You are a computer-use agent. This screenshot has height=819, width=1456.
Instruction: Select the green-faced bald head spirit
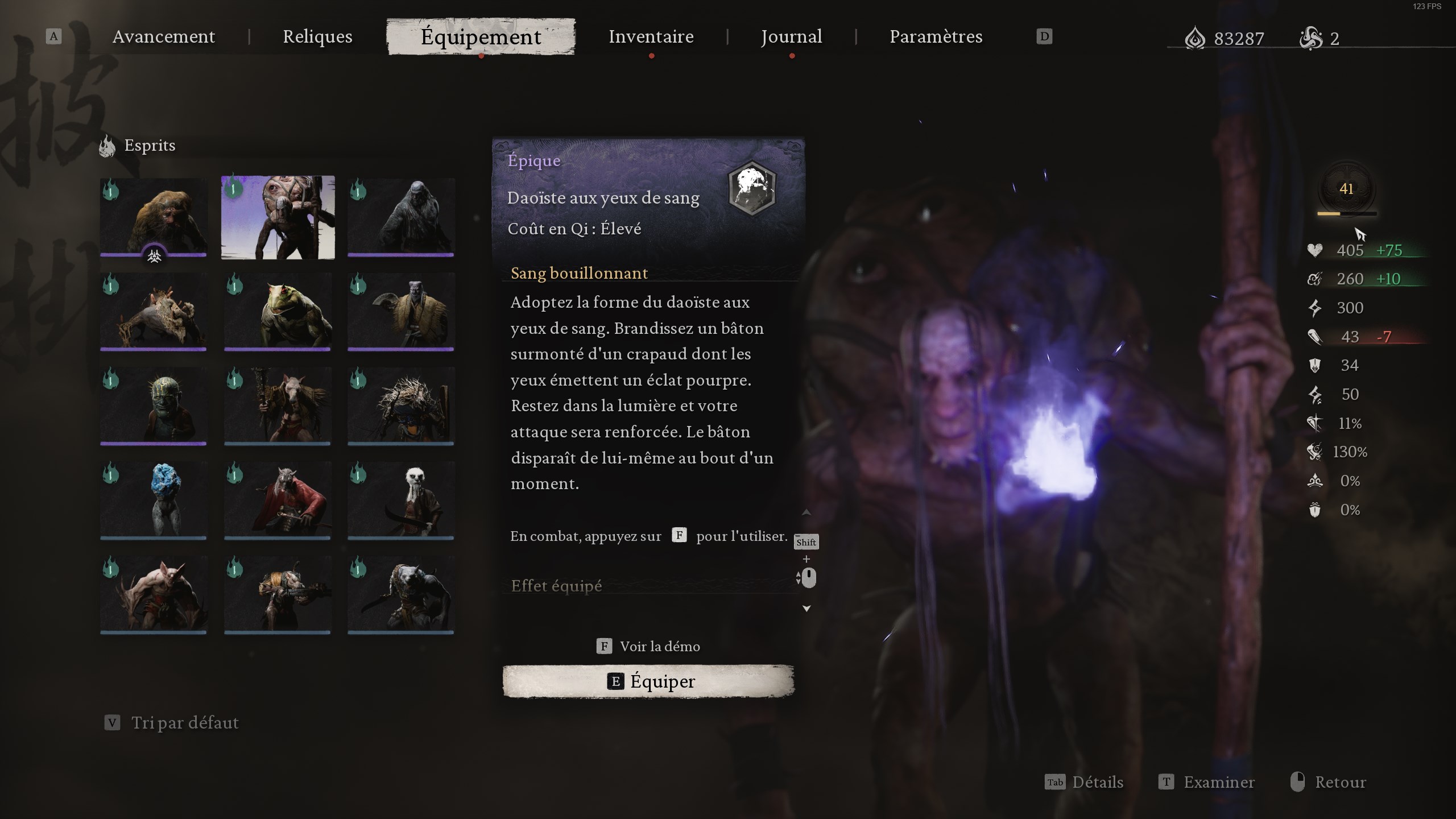tap(154, 406)
